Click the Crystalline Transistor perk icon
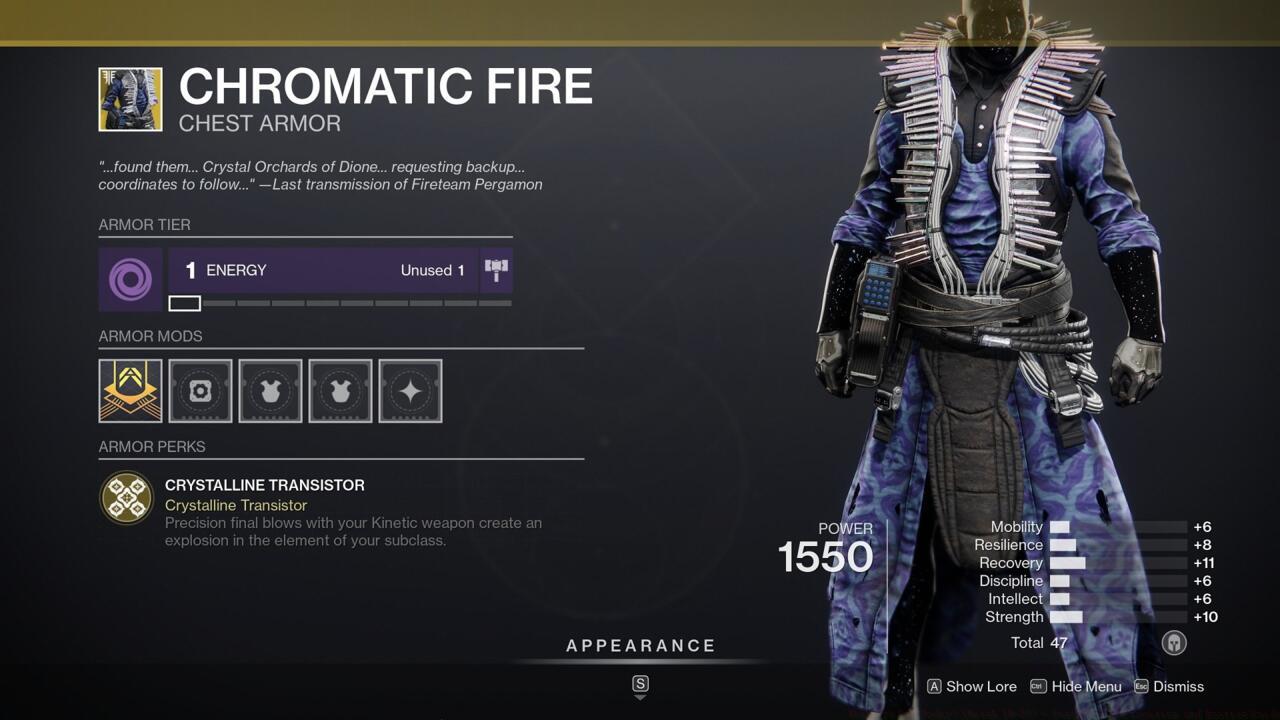The height and width of the screenshot is (720, 1280). coord(126,497)
